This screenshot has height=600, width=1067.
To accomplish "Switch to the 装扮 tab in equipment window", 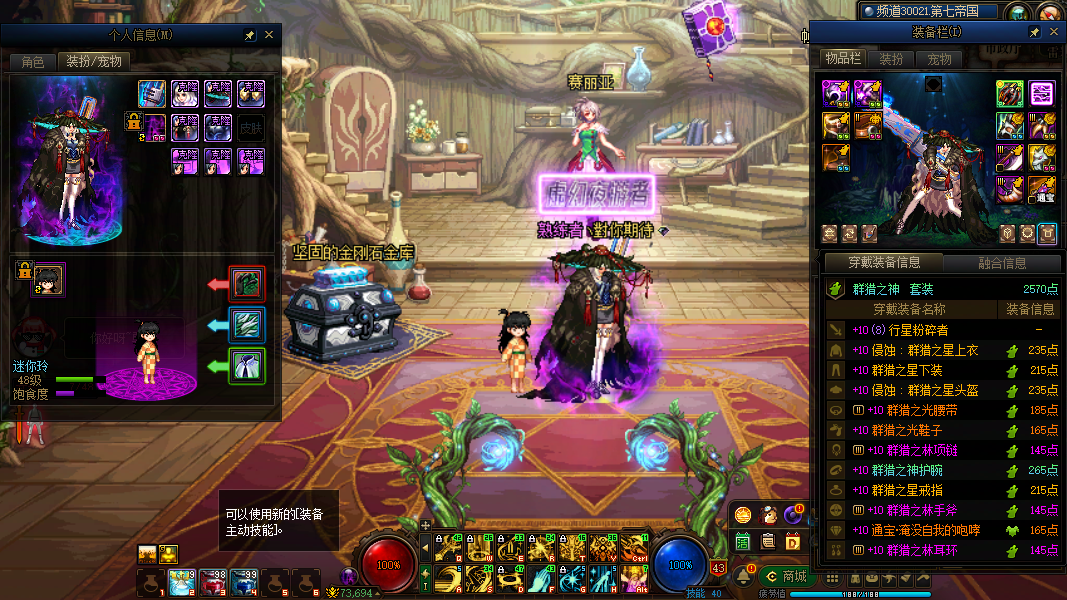I will coord(891,59).
